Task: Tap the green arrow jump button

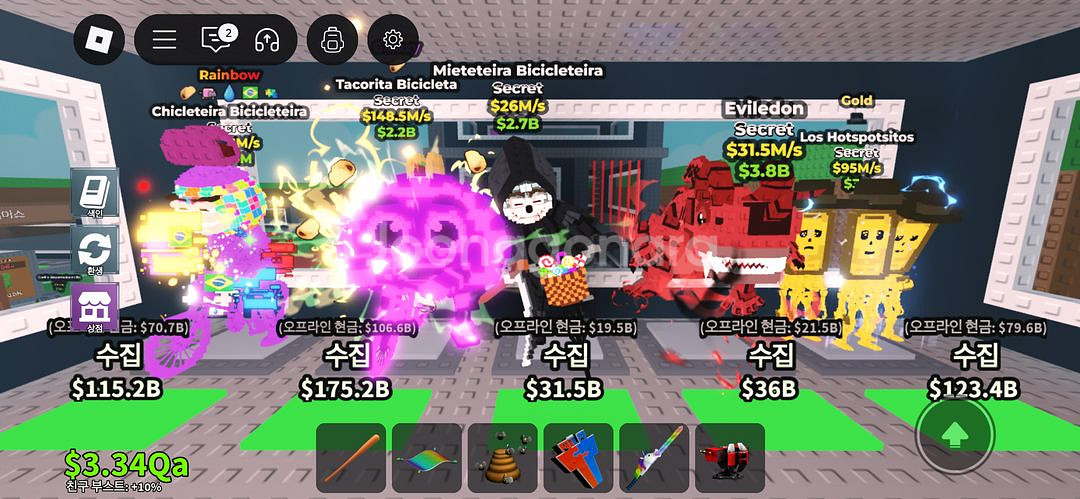Action: pos(955,435)
